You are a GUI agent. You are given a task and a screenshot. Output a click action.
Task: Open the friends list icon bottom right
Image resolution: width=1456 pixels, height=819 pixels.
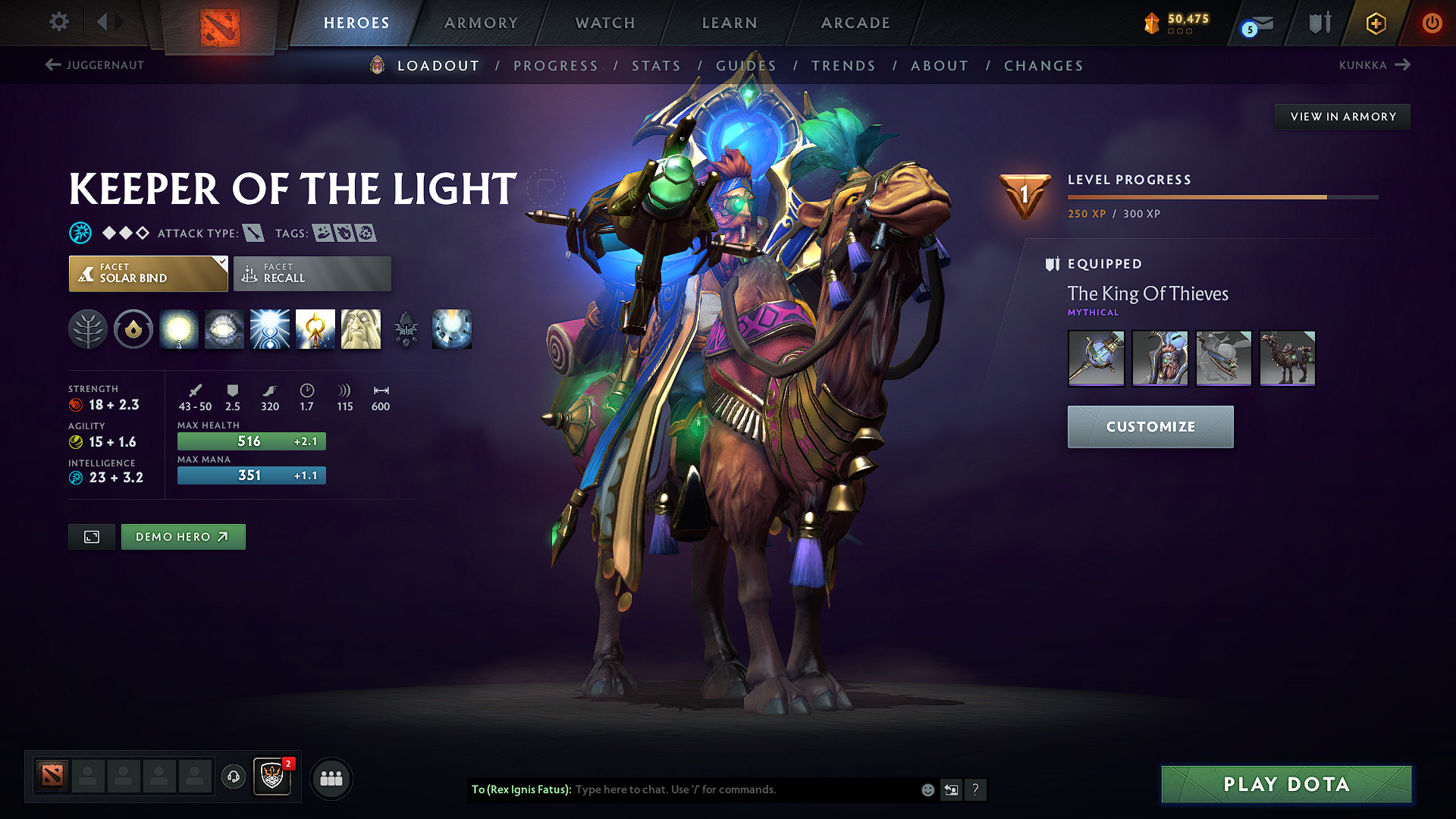tap(331, 777)
